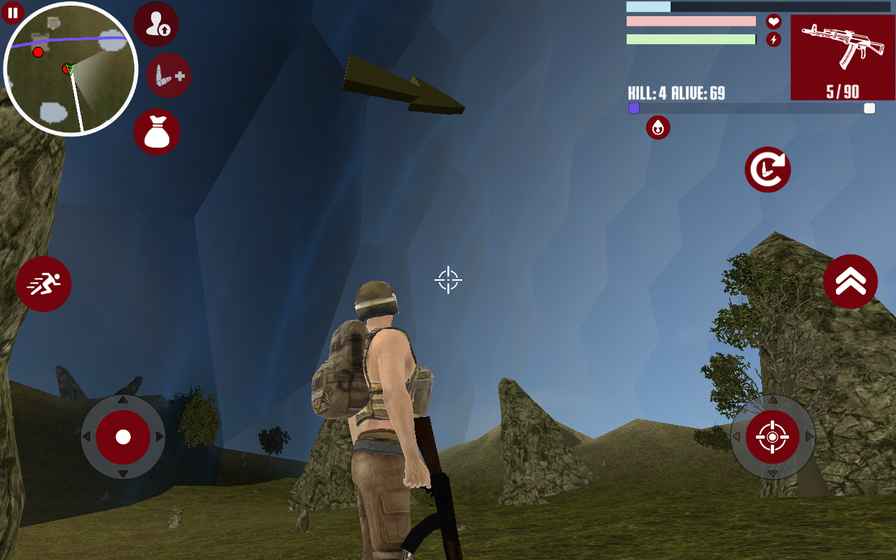Add ammo with the bullets plus icon
This screenshot has width=896, height=560.
[168, 76]
